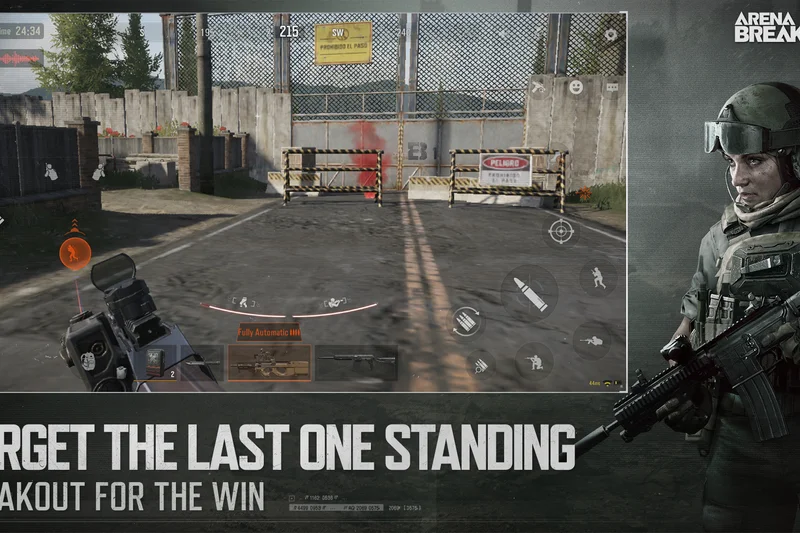Toggle the Fully Automatic fire mode

click(269, 332)
